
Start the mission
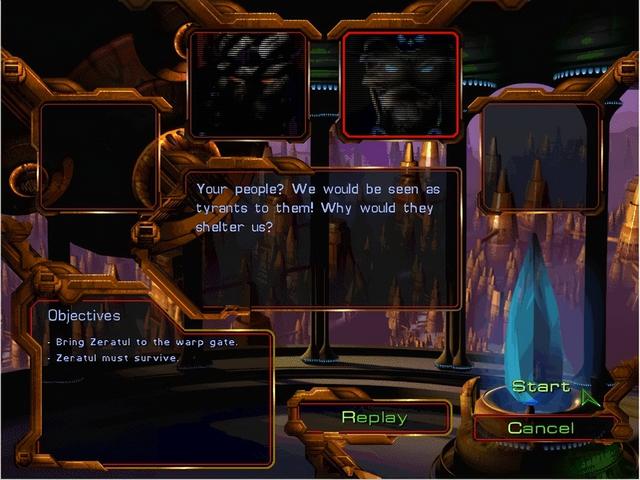(x=541, y=387)
